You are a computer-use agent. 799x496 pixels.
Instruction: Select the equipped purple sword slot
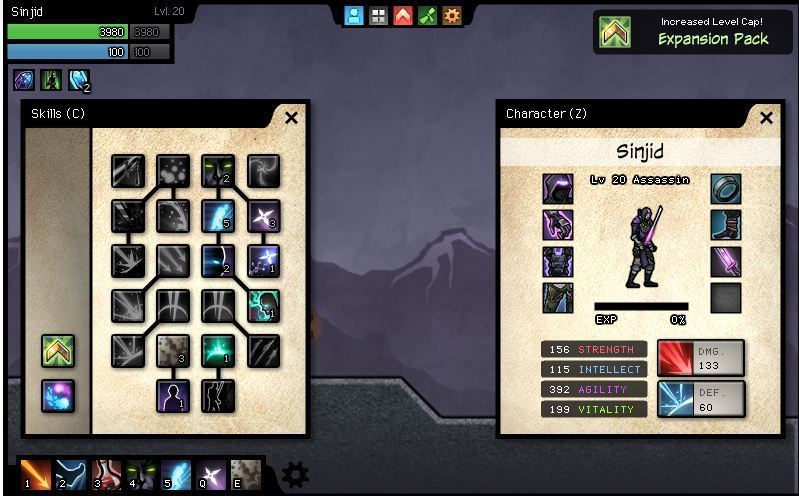point(726,262)
